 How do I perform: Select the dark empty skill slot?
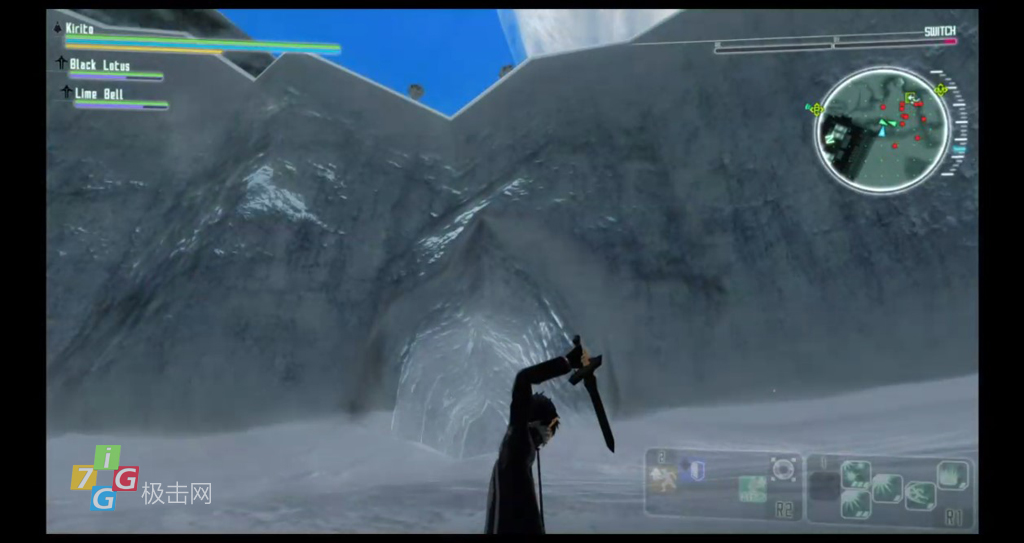[x=823, y=487]
